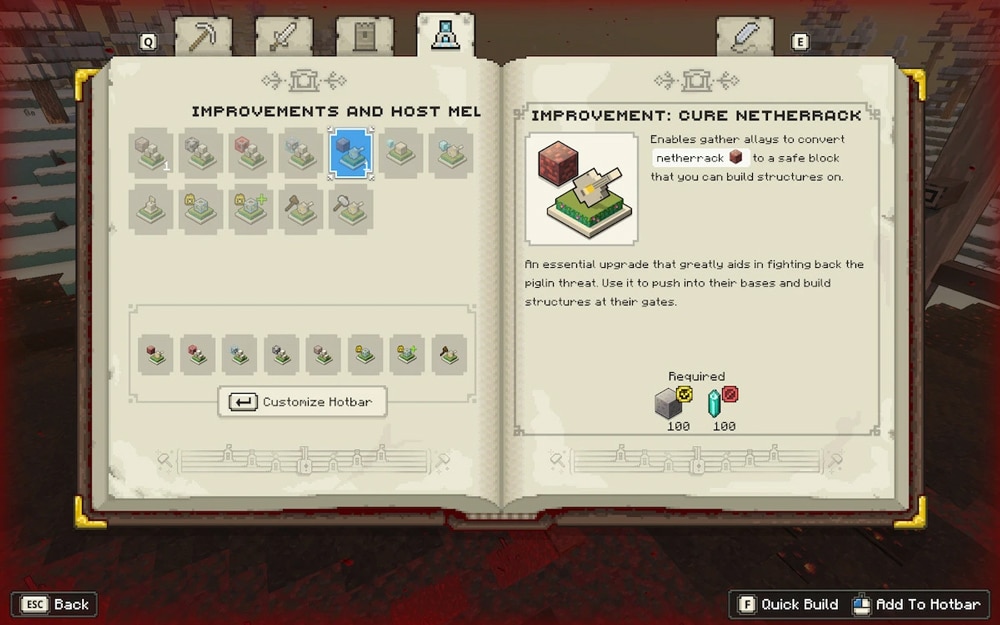Select the improvements tab with blue beacon
The image size is (1000, 625).
pos(445,36)
